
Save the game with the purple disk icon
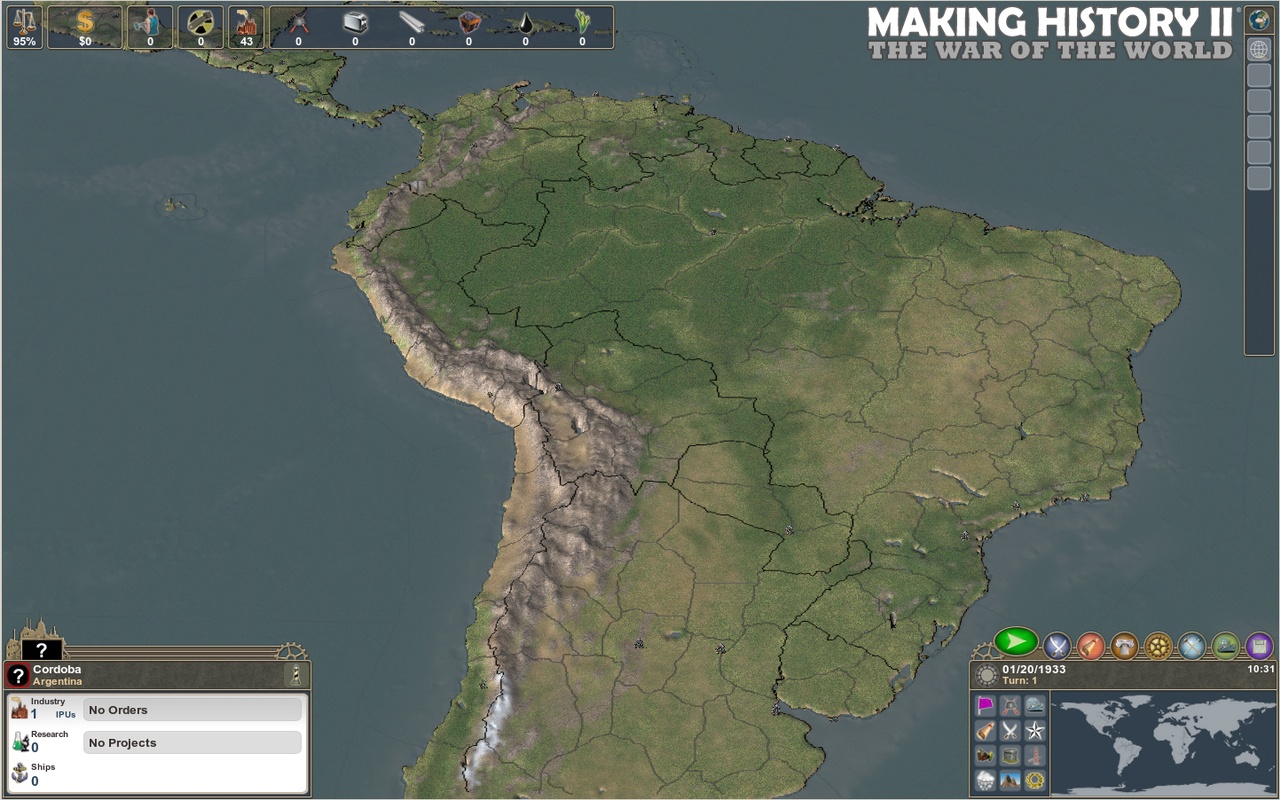[1258, 645]
